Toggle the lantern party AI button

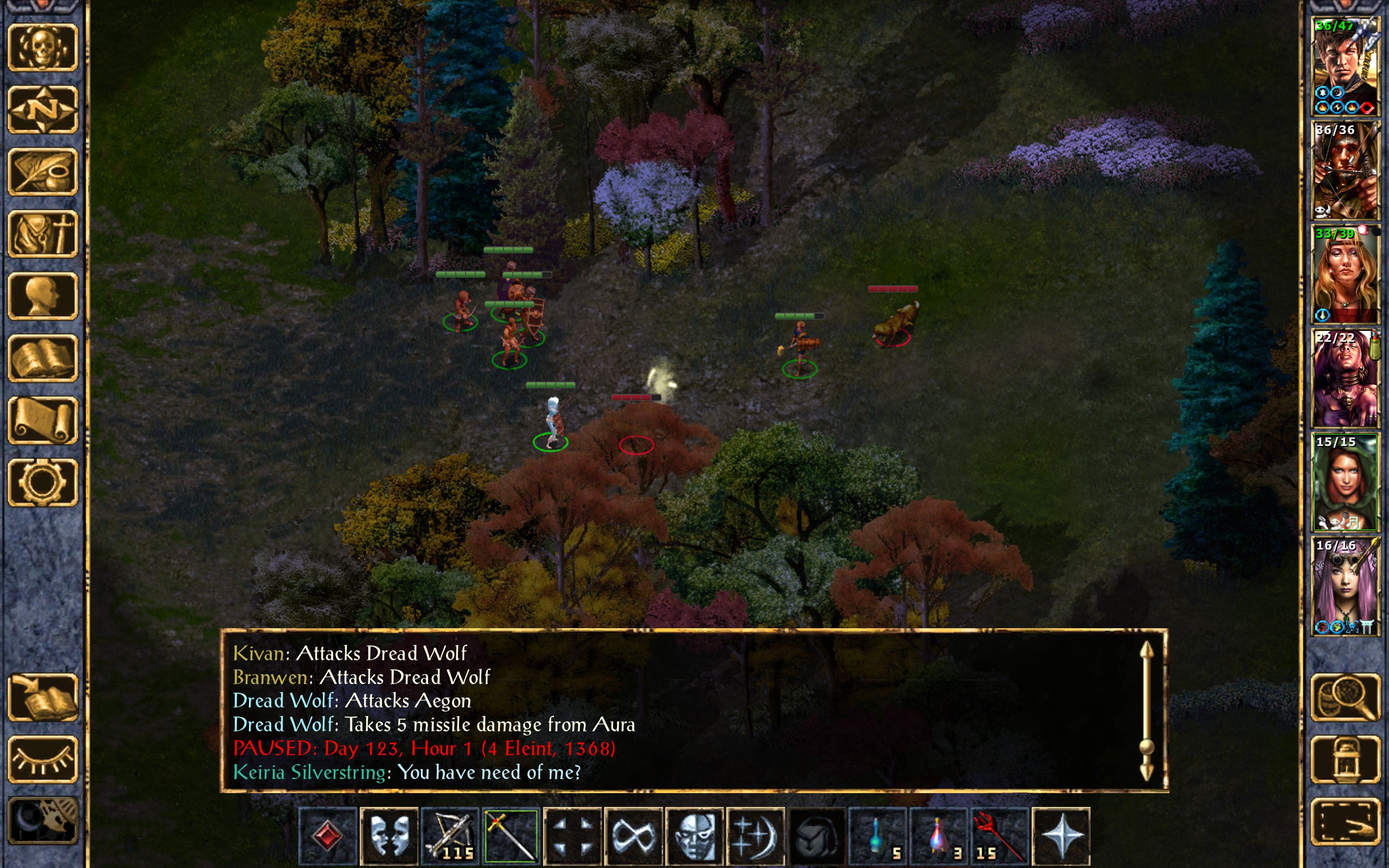(1345, 759)
